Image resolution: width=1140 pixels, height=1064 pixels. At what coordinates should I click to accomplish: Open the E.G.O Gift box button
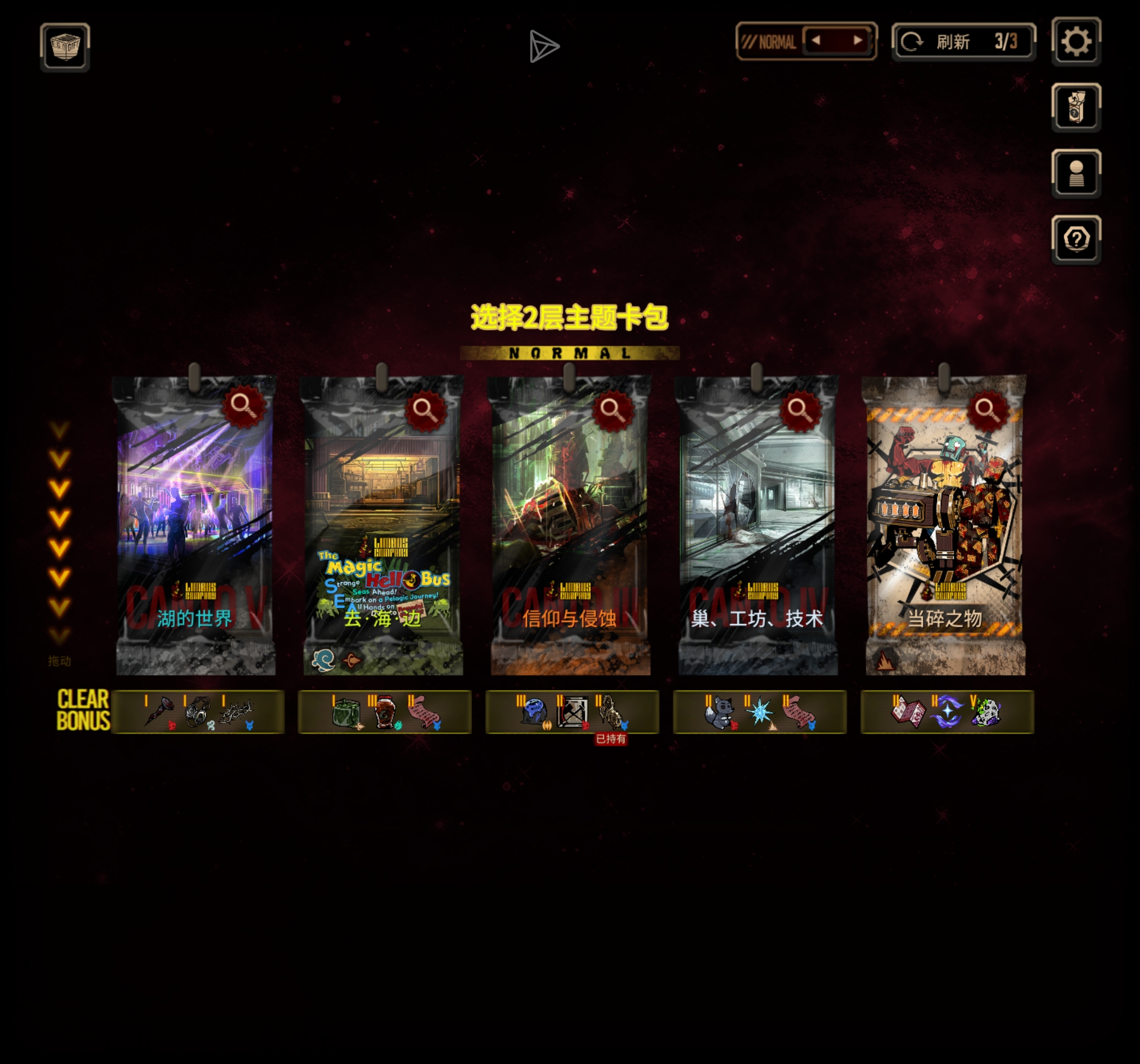(65, 47)
